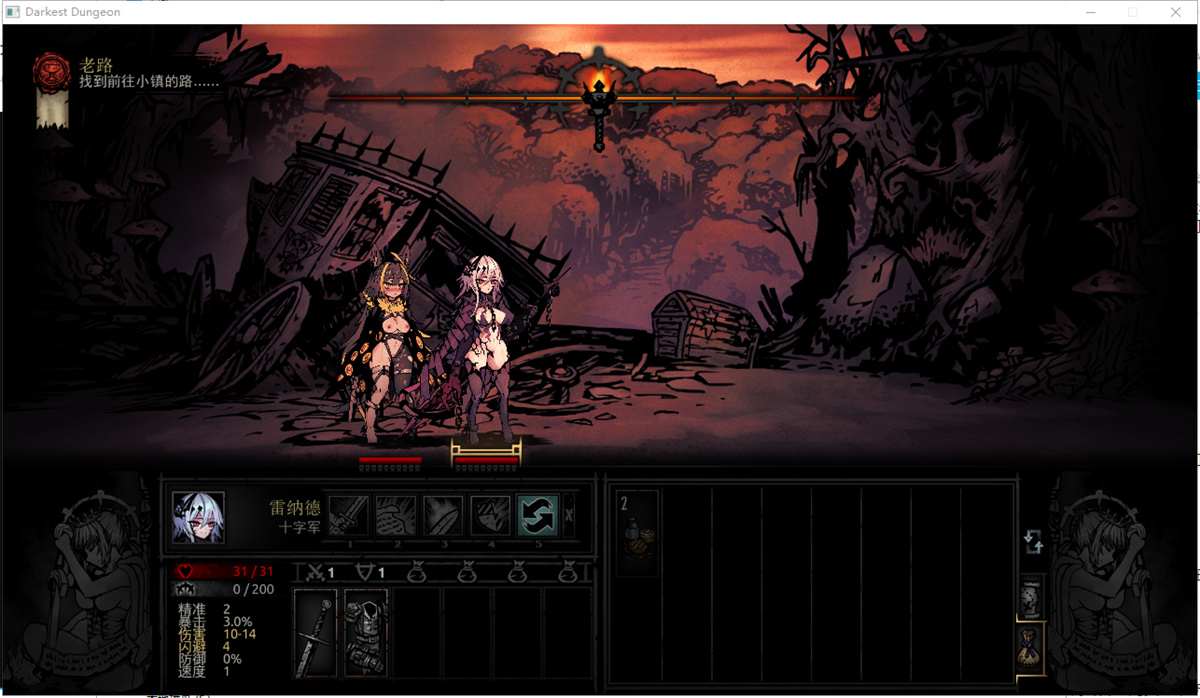Click the blue arrows inventory sort button

[x=1033, y=542]
